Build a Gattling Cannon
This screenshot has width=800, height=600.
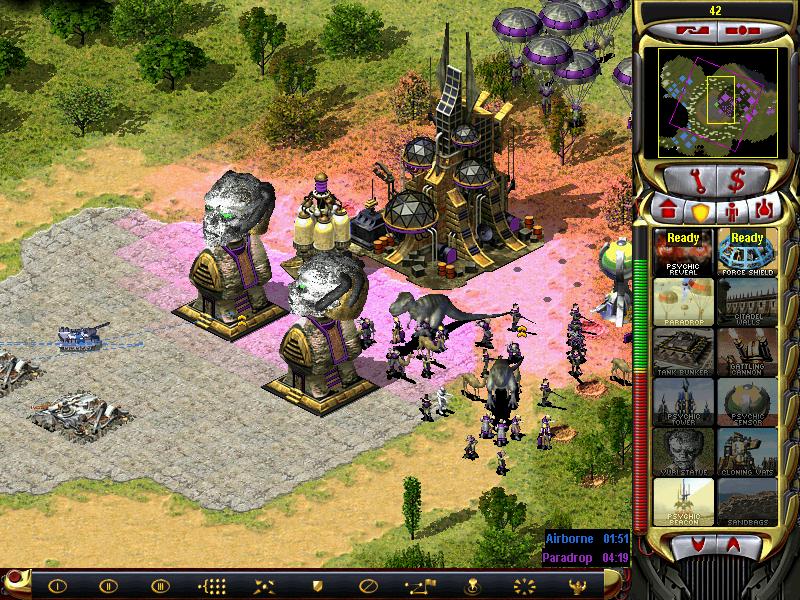coord(746,352)
